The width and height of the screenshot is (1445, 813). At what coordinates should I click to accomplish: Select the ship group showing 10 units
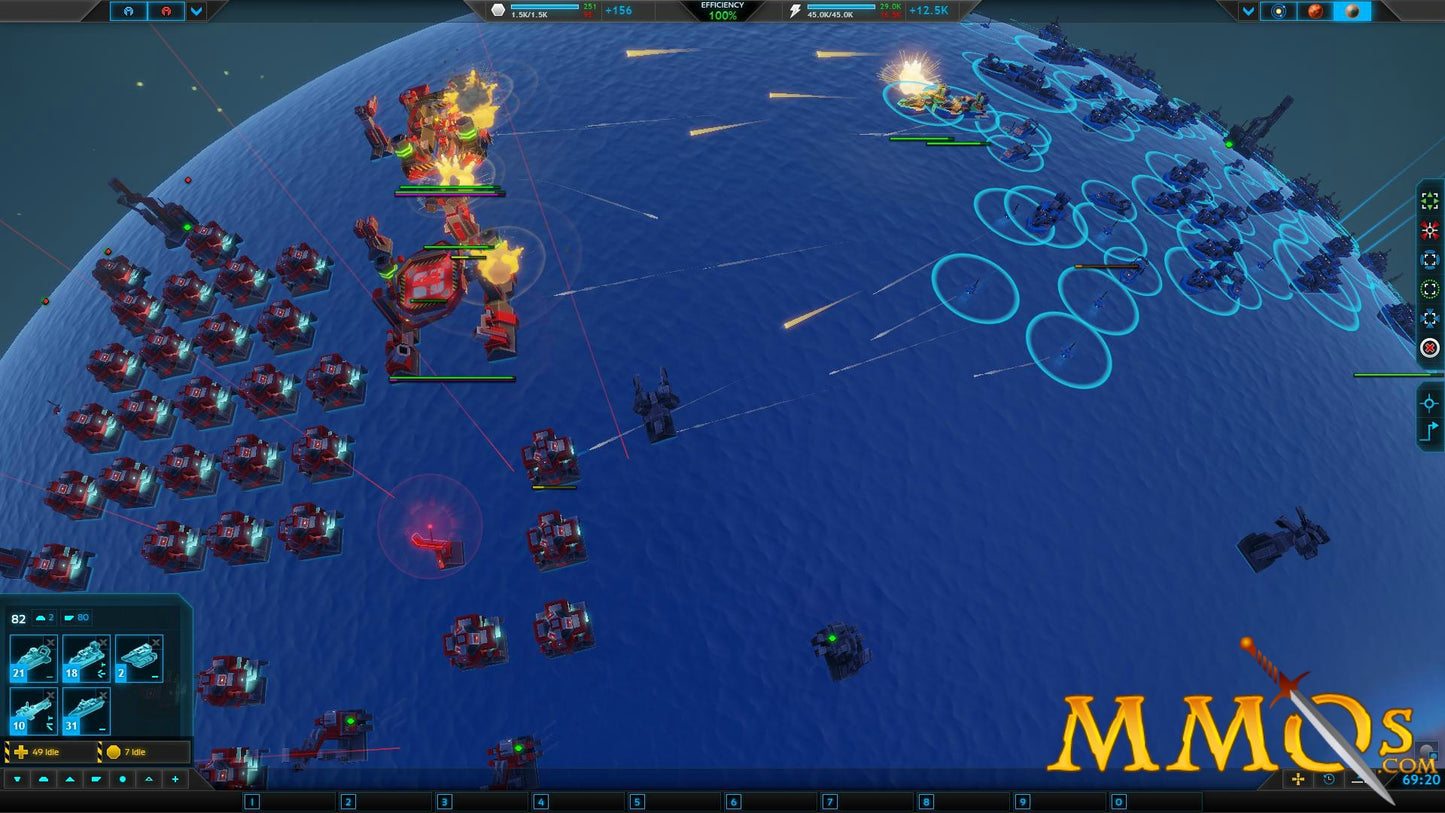pyautogui.click(x=33, y=710)
